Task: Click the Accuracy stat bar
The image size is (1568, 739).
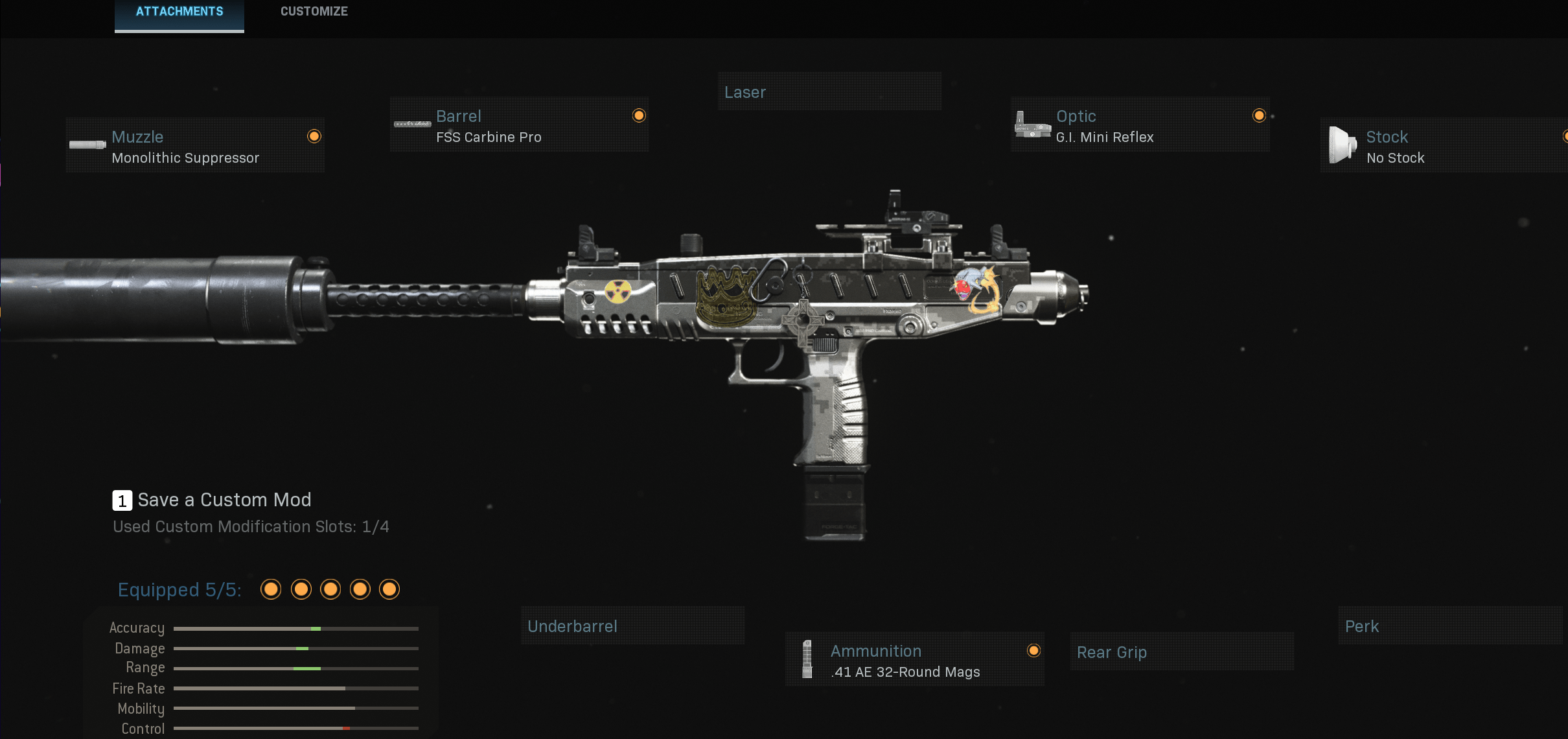Action: click(296, 628)
